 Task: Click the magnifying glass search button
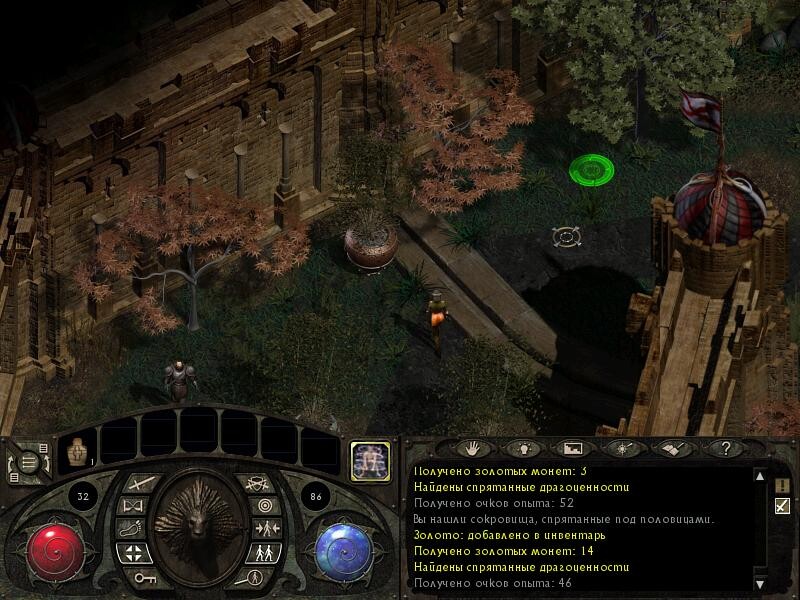pos(252,576)
